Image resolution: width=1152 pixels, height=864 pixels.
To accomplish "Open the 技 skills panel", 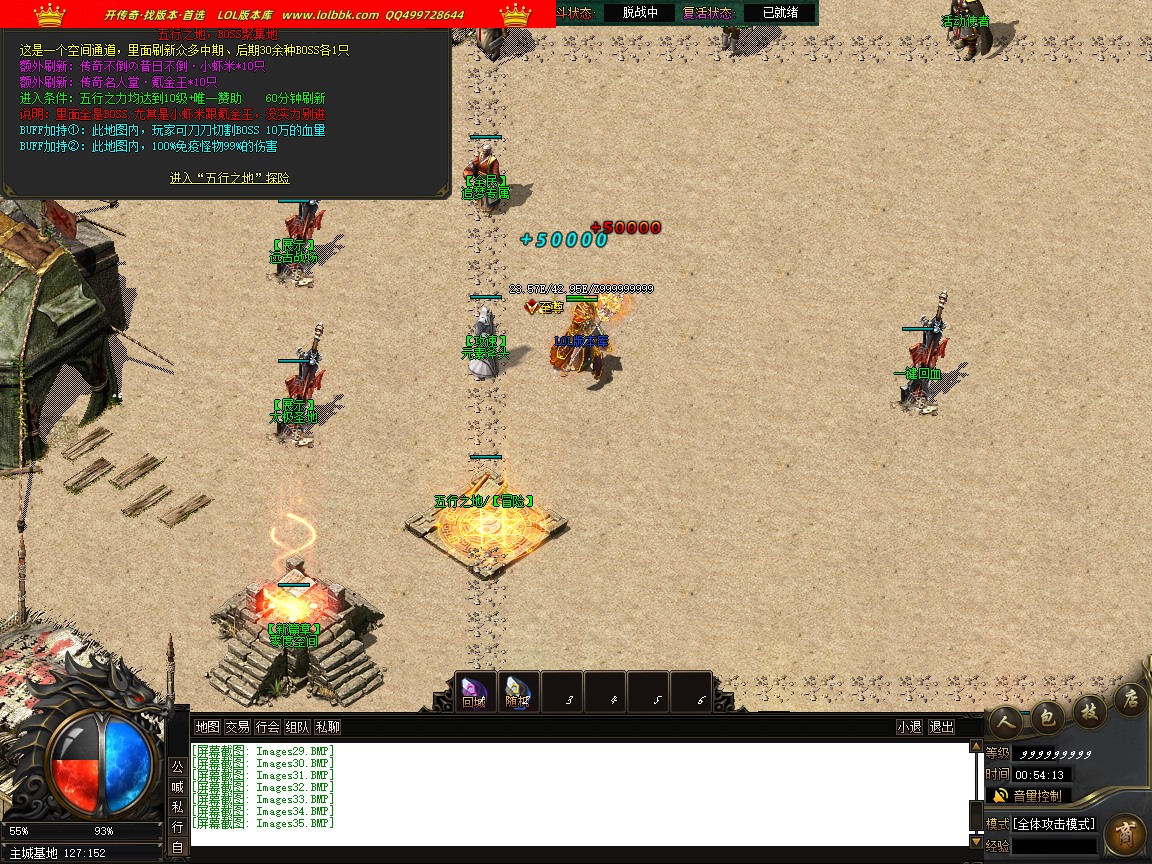I will (x=1089, y=711).
